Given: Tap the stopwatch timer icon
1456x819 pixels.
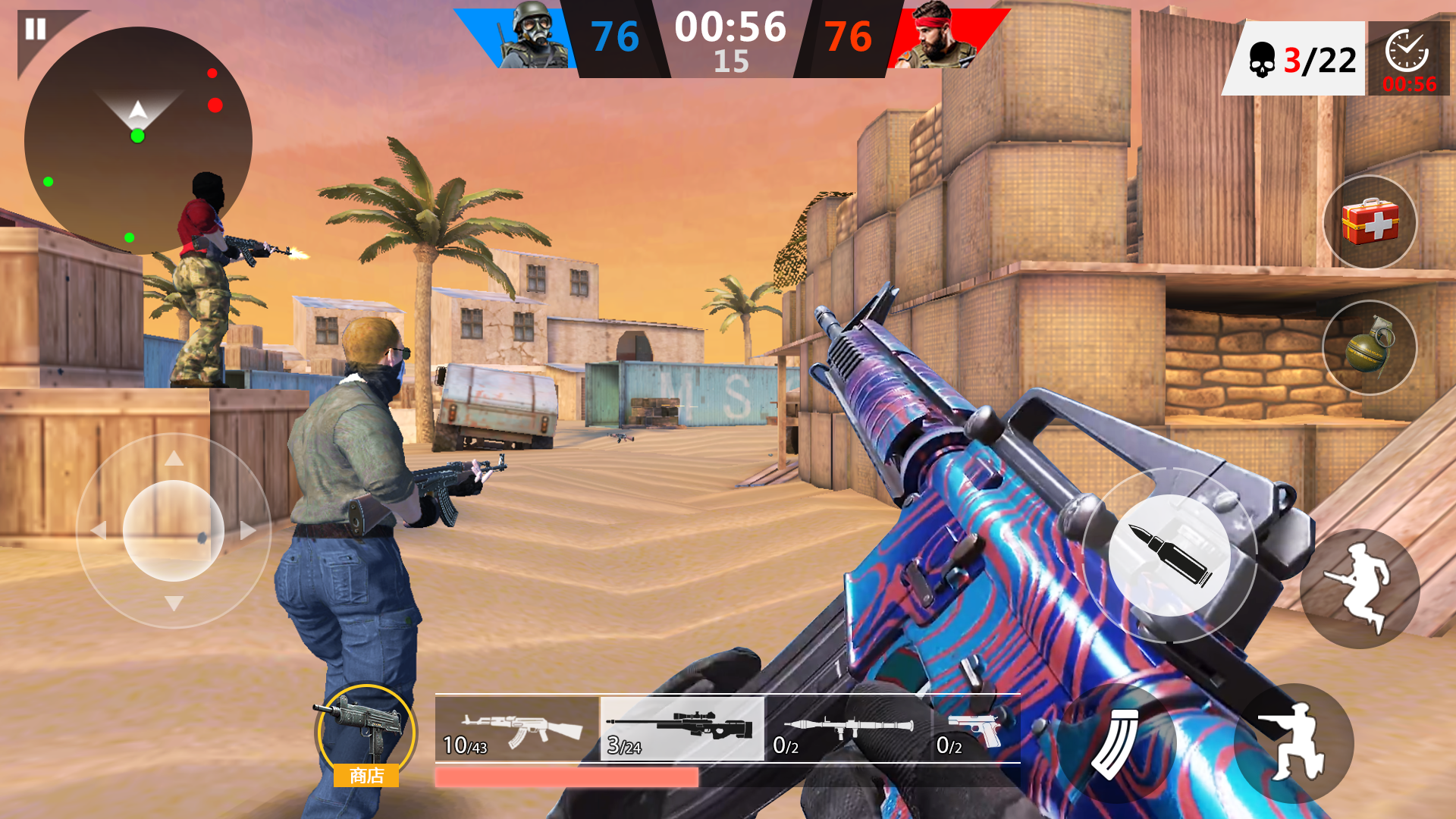Looking at the screenshot, I should (x=1407, y=53).
